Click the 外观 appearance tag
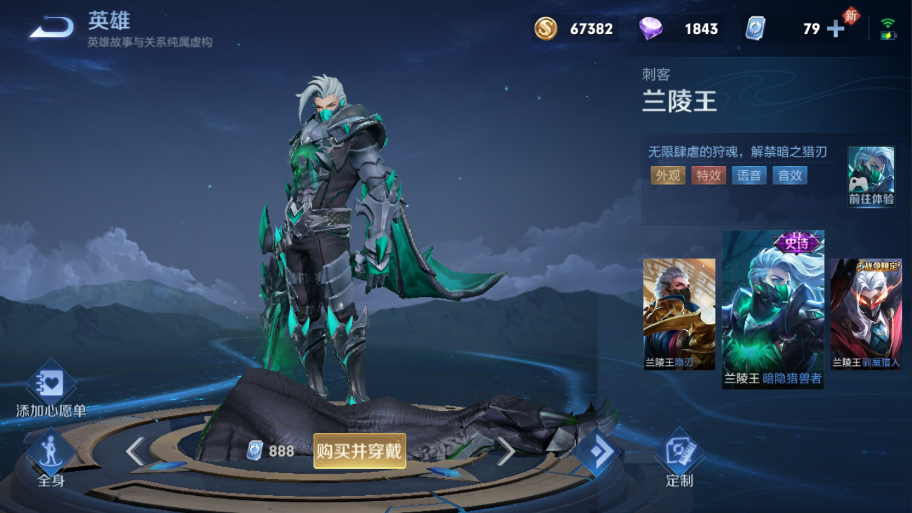The height and width of the screenshot is (513, 912). click(x=668, y=176)
